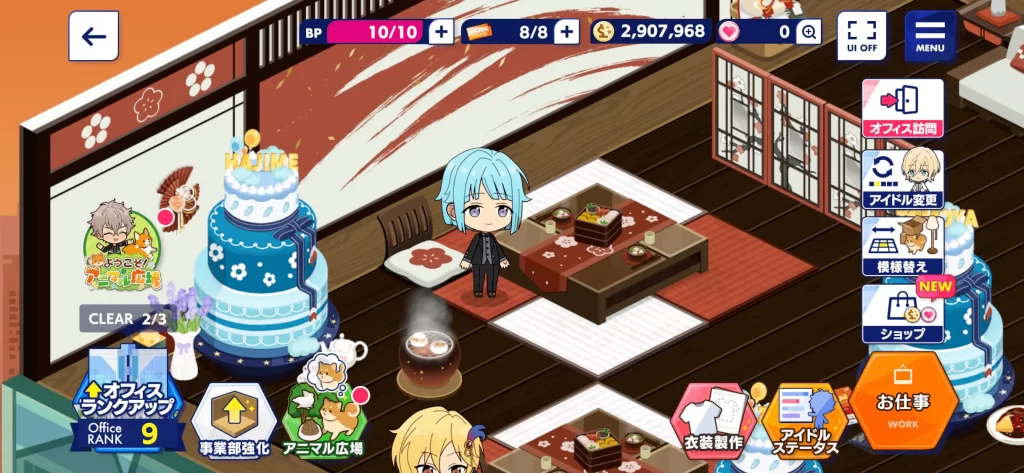
Task: Open the ショップ shop
Action: (x=903, y=314)
